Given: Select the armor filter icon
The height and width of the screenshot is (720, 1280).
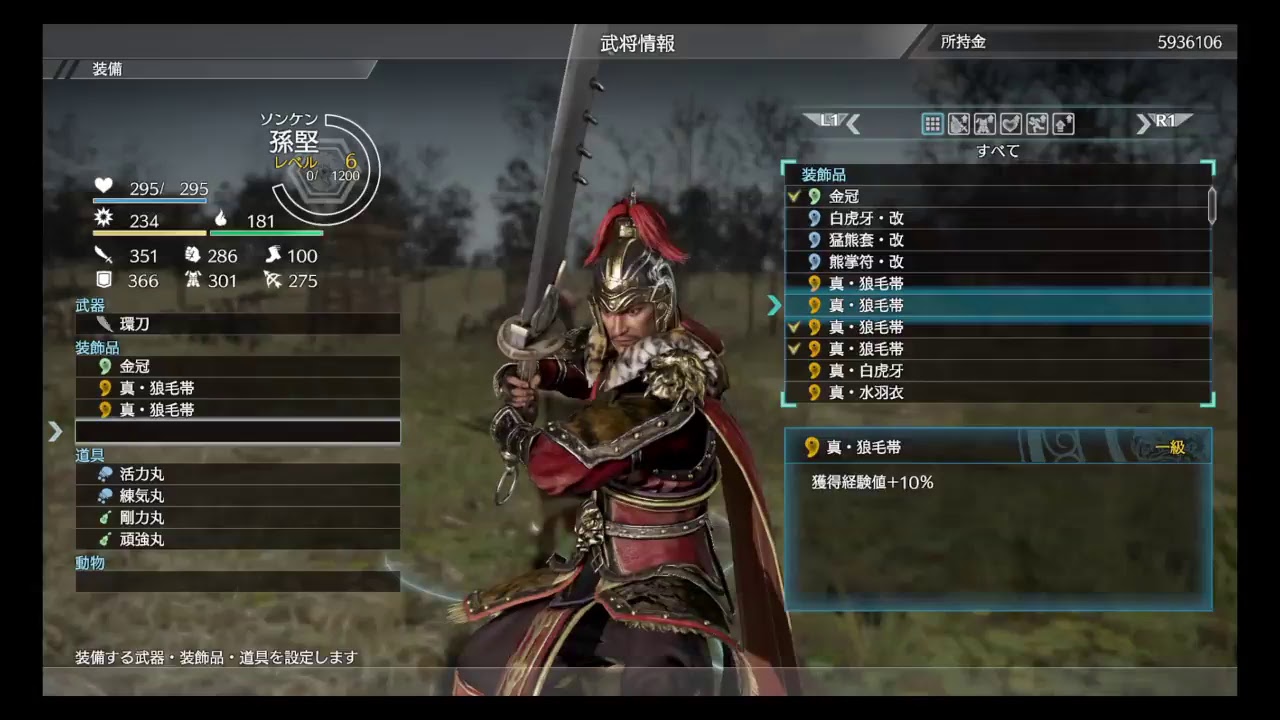Looking at the screenshot, I should 984,123.
